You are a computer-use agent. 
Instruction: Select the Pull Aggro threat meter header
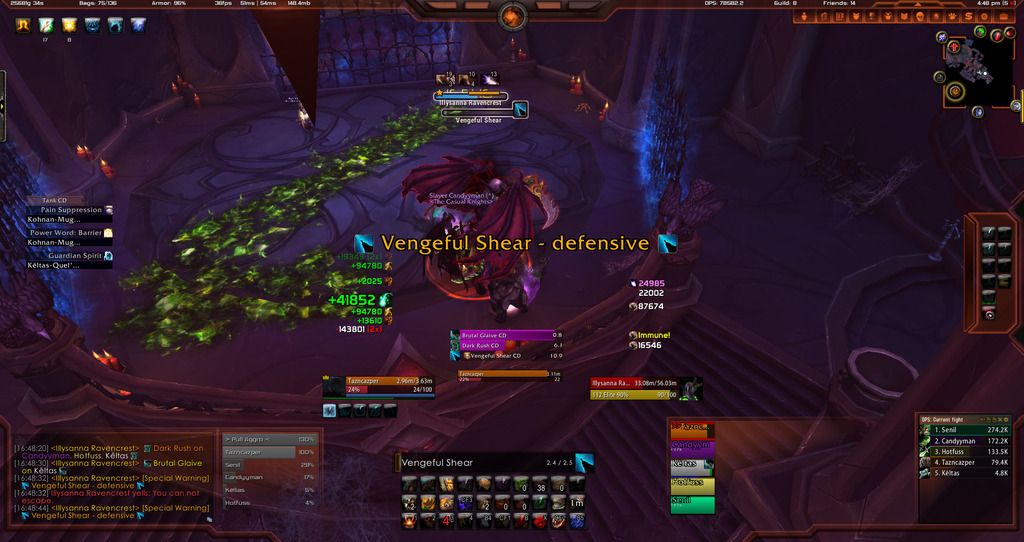pyautogui.click(x=268, y=439)
